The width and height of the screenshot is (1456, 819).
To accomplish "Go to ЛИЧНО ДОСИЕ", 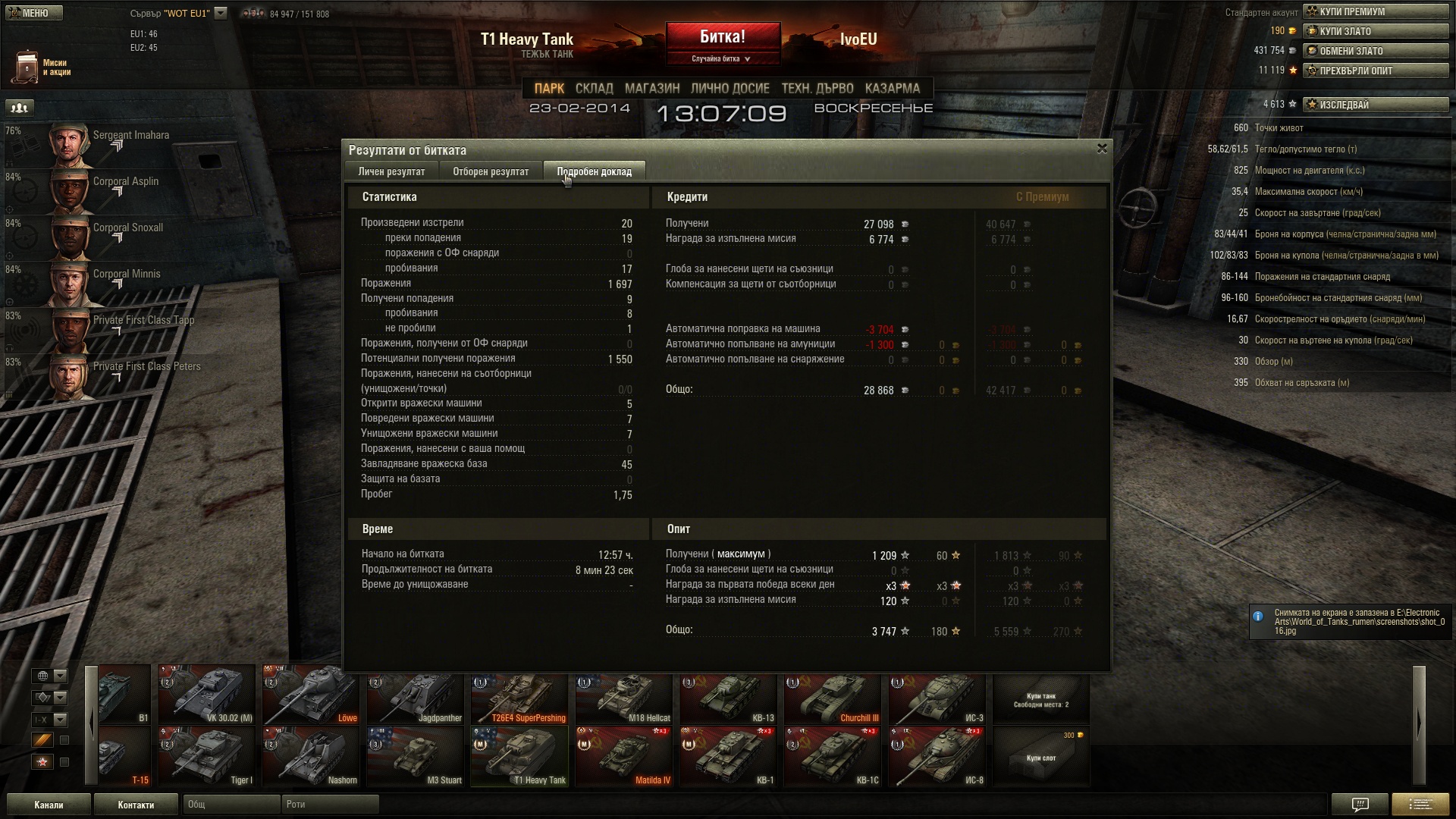I will click(x=730, y=89).
